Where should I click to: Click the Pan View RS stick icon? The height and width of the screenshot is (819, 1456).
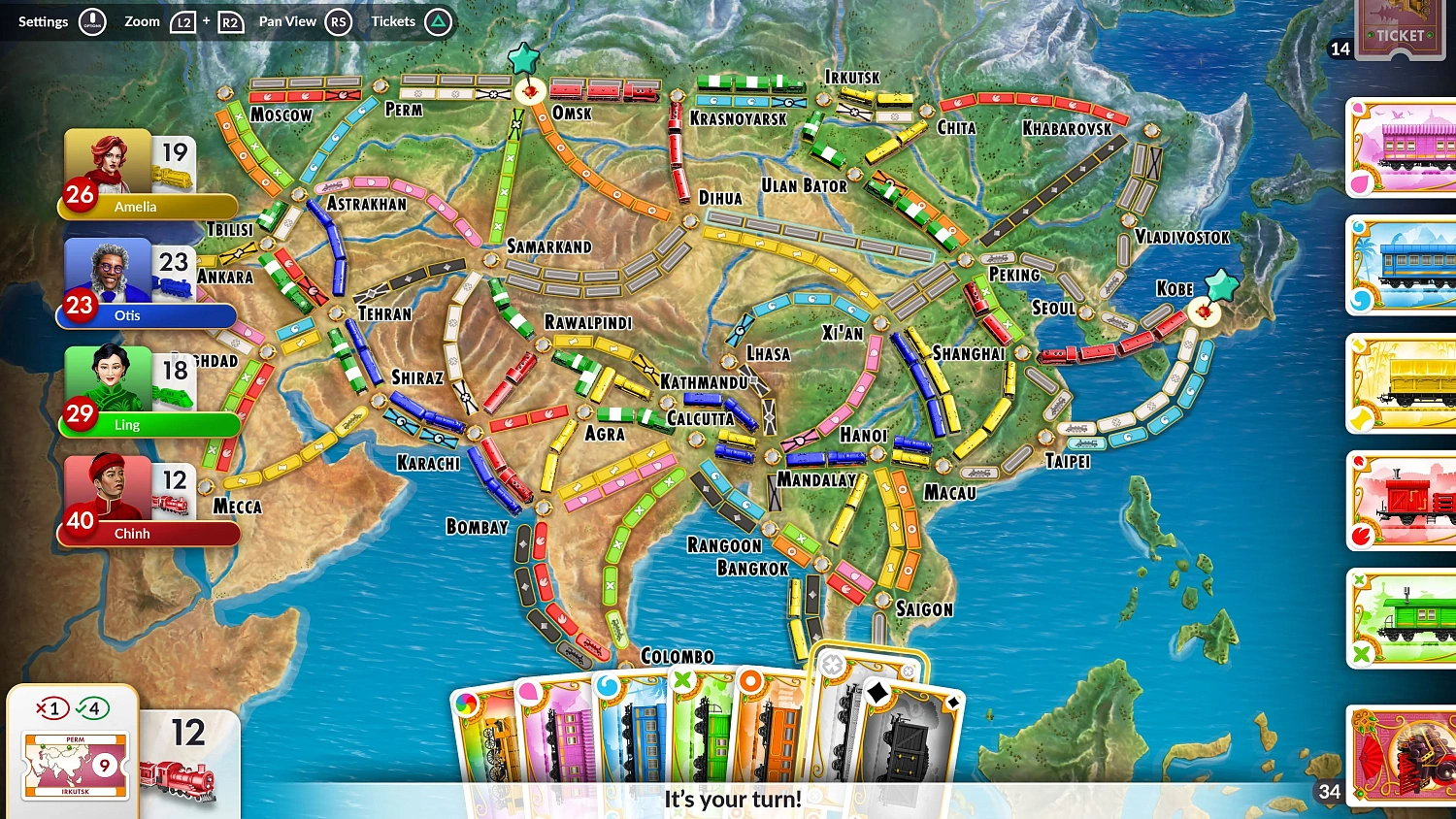(339, 21)
